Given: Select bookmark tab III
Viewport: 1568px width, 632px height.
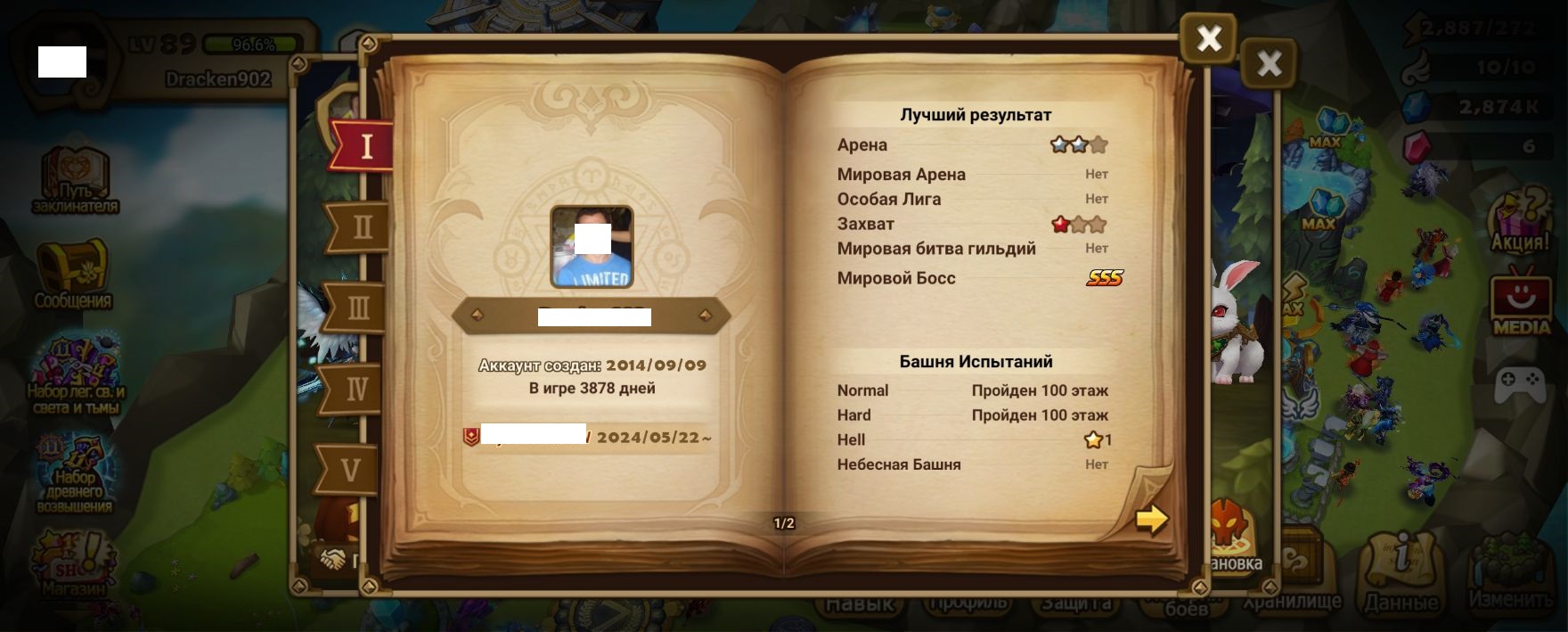Looking at the screenshot, I should point(356,308).
